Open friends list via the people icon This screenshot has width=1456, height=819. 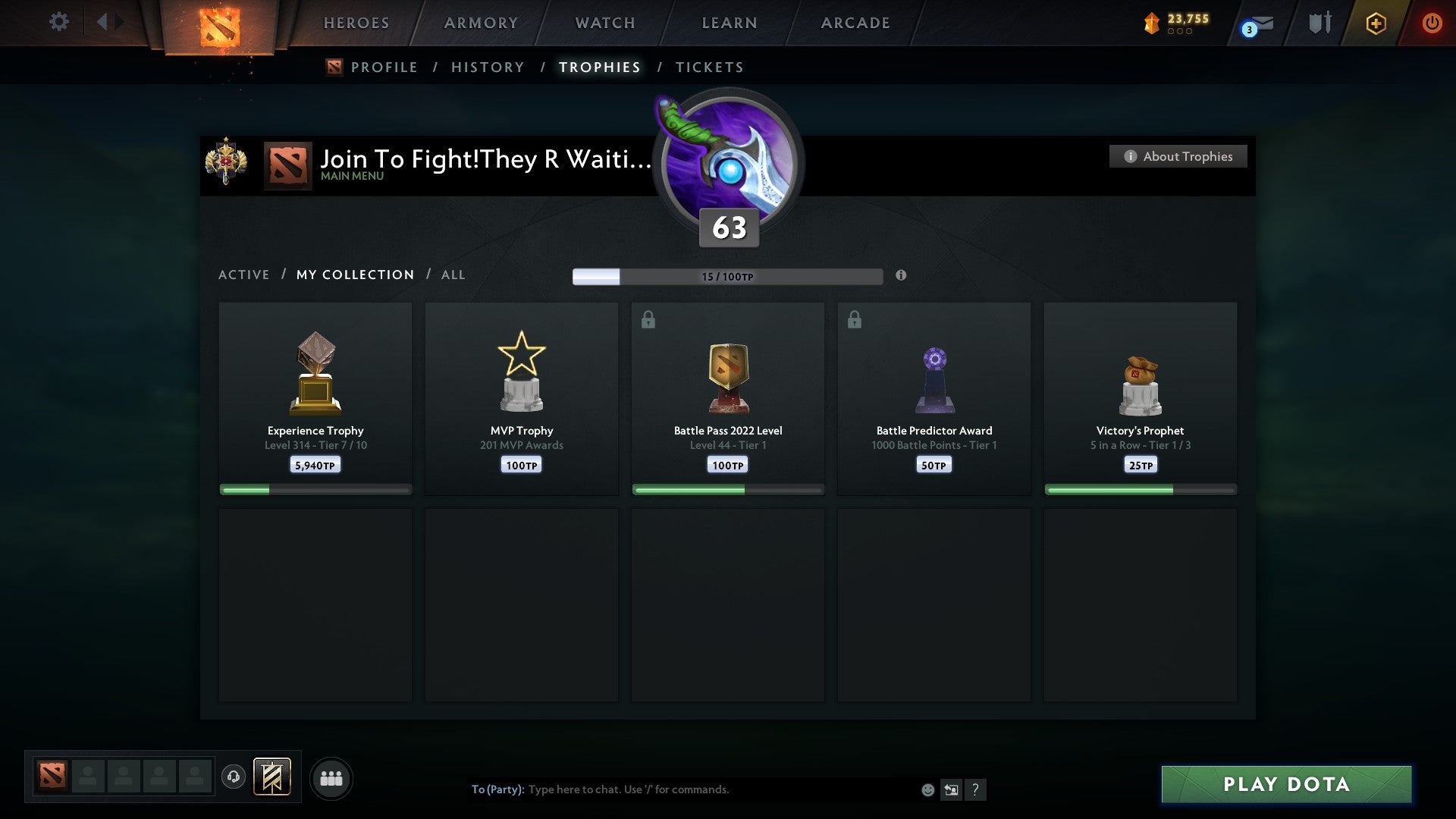pyautogui.click(x=331, y=778)
